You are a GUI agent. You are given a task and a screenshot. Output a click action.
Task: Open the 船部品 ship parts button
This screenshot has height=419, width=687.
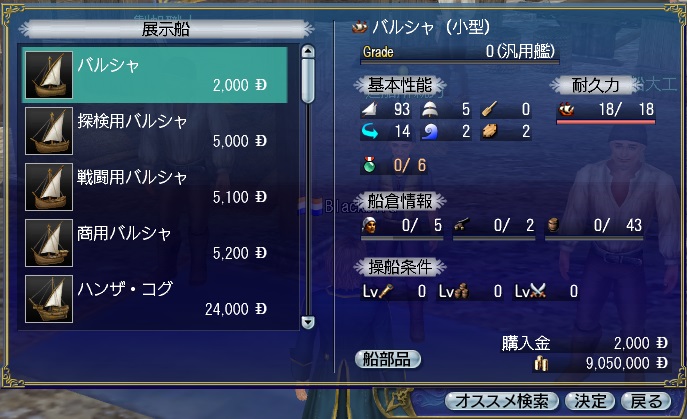point(388,359)
